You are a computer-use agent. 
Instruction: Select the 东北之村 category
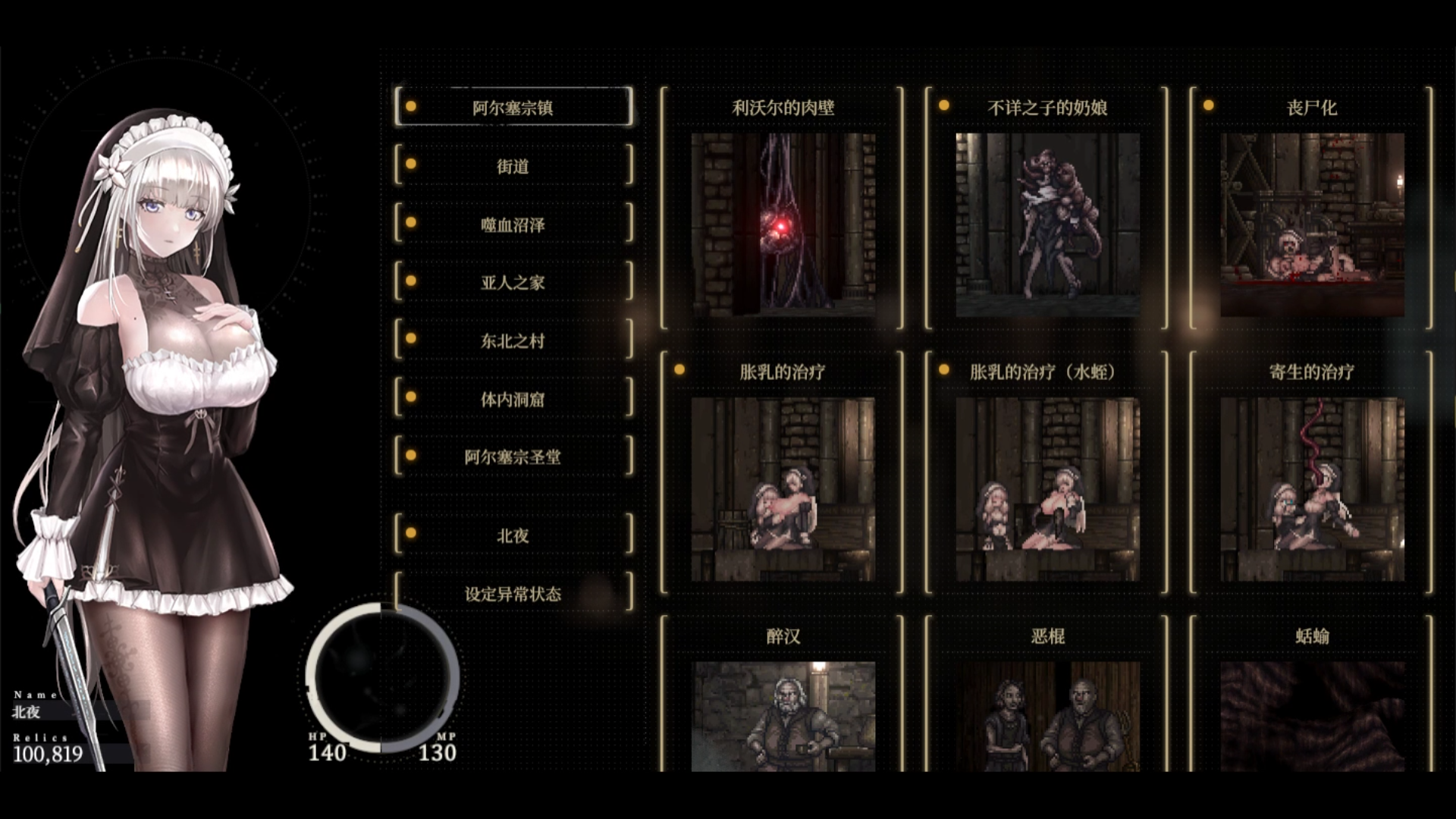click(x=513, y=340)
